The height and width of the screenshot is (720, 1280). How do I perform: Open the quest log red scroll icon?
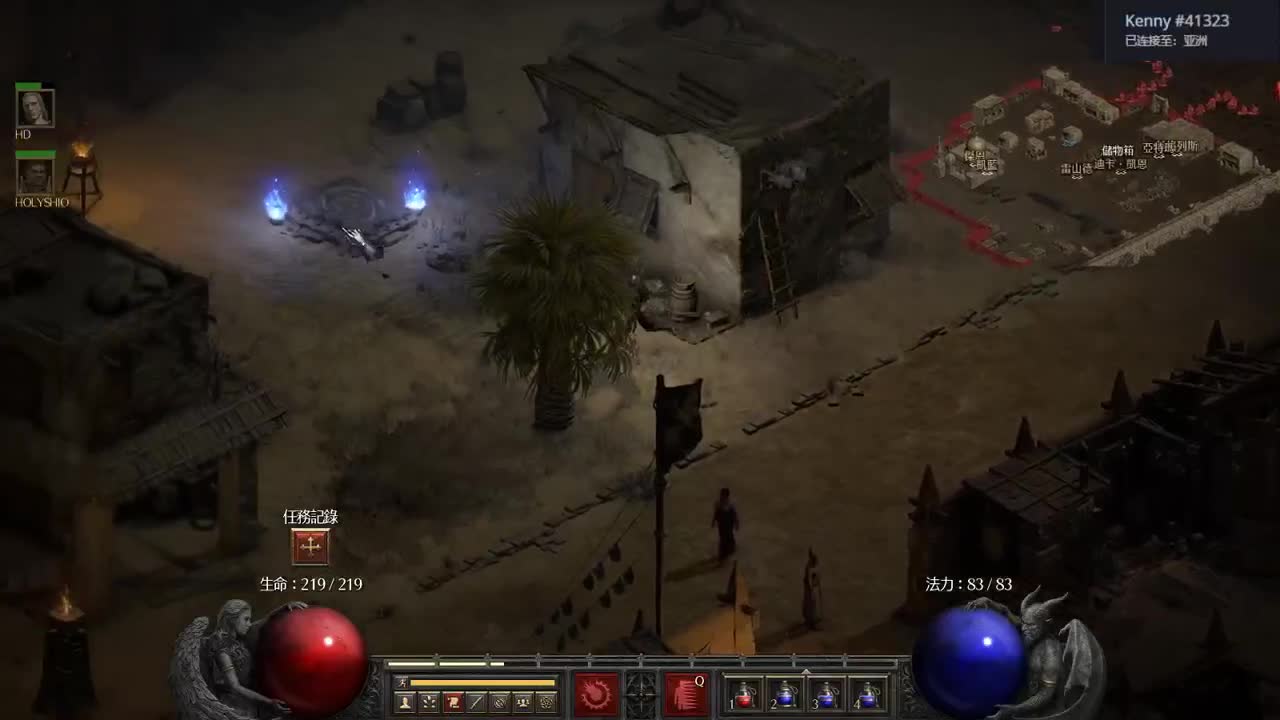[452, 700]
